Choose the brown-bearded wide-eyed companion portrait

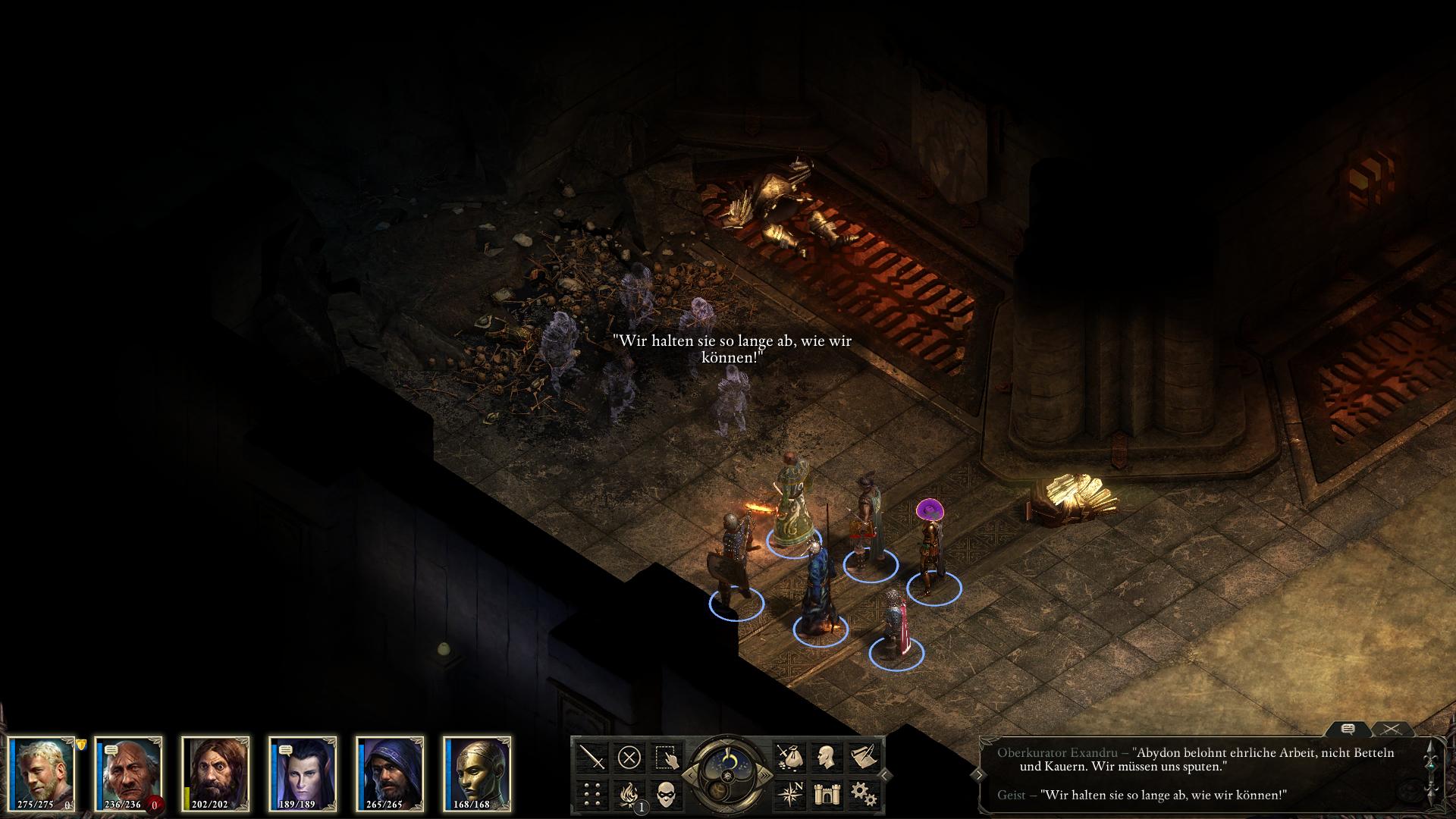tap(216, 770)
